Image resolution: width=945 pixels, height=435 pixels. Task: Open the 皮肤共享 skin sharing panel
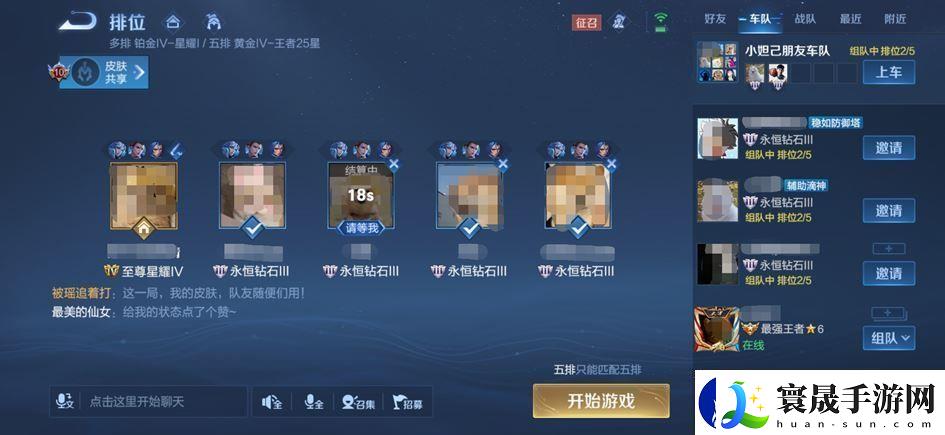pos(104,72)
